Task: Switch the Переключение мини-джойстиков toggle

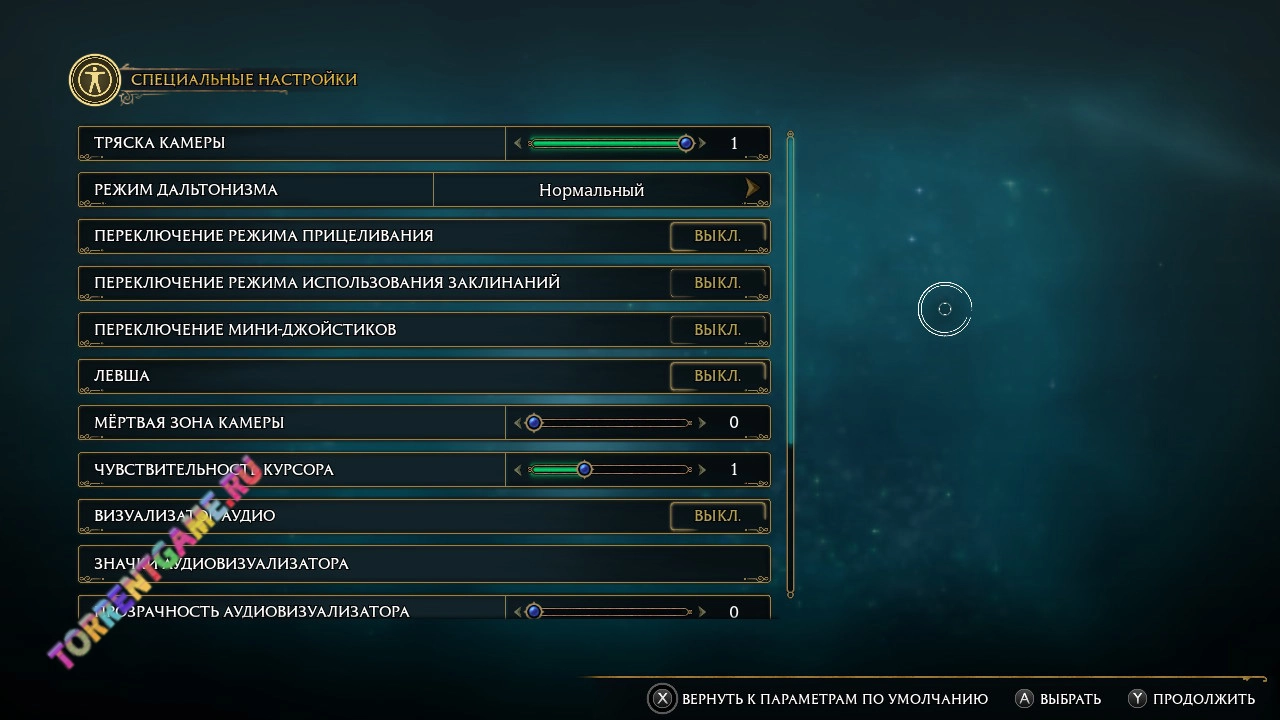Action: tap(718, 330)
